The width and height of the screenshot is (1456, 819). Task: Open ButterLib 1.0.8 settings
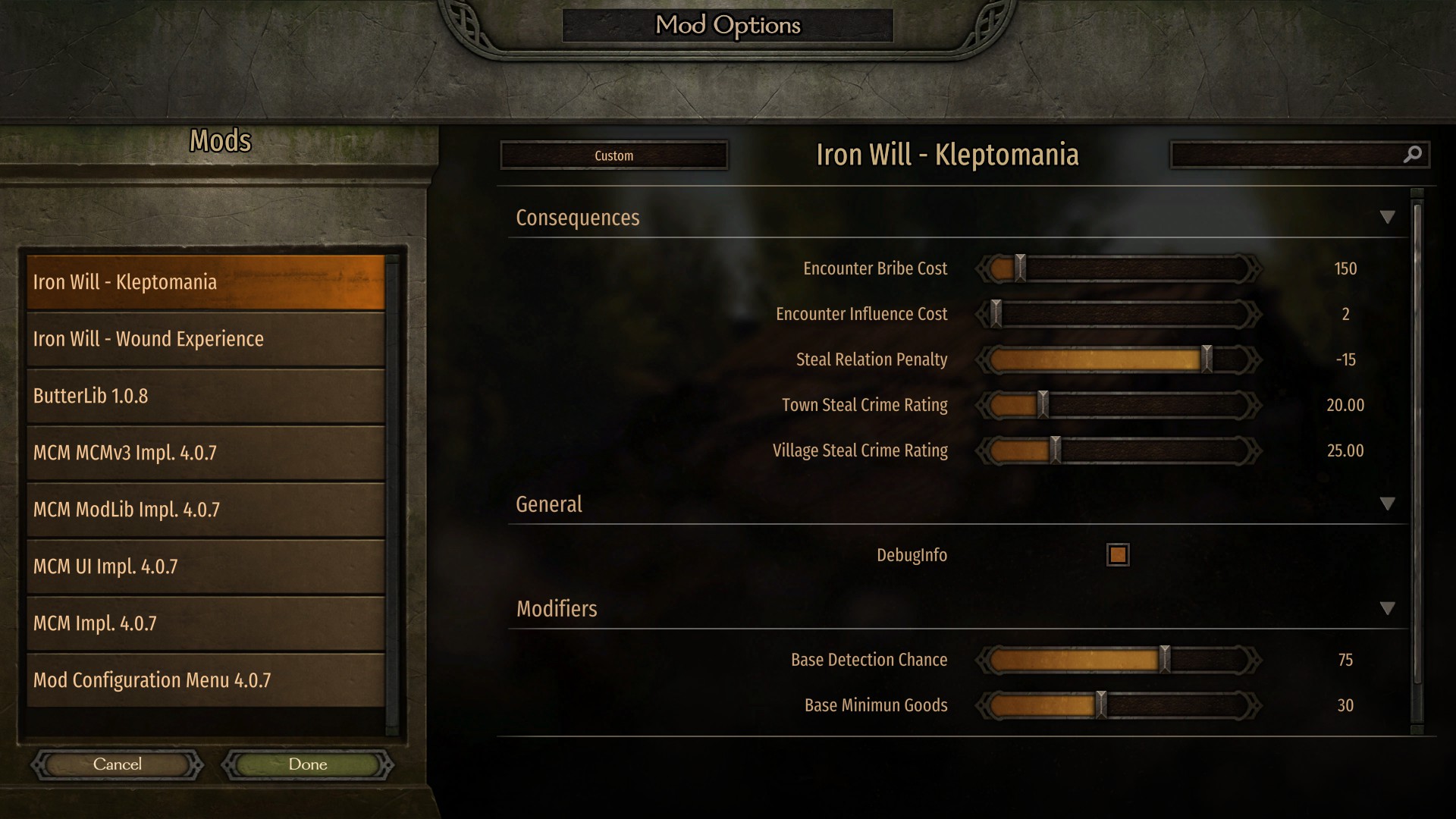pyautogui.click(x=205, y=396)
